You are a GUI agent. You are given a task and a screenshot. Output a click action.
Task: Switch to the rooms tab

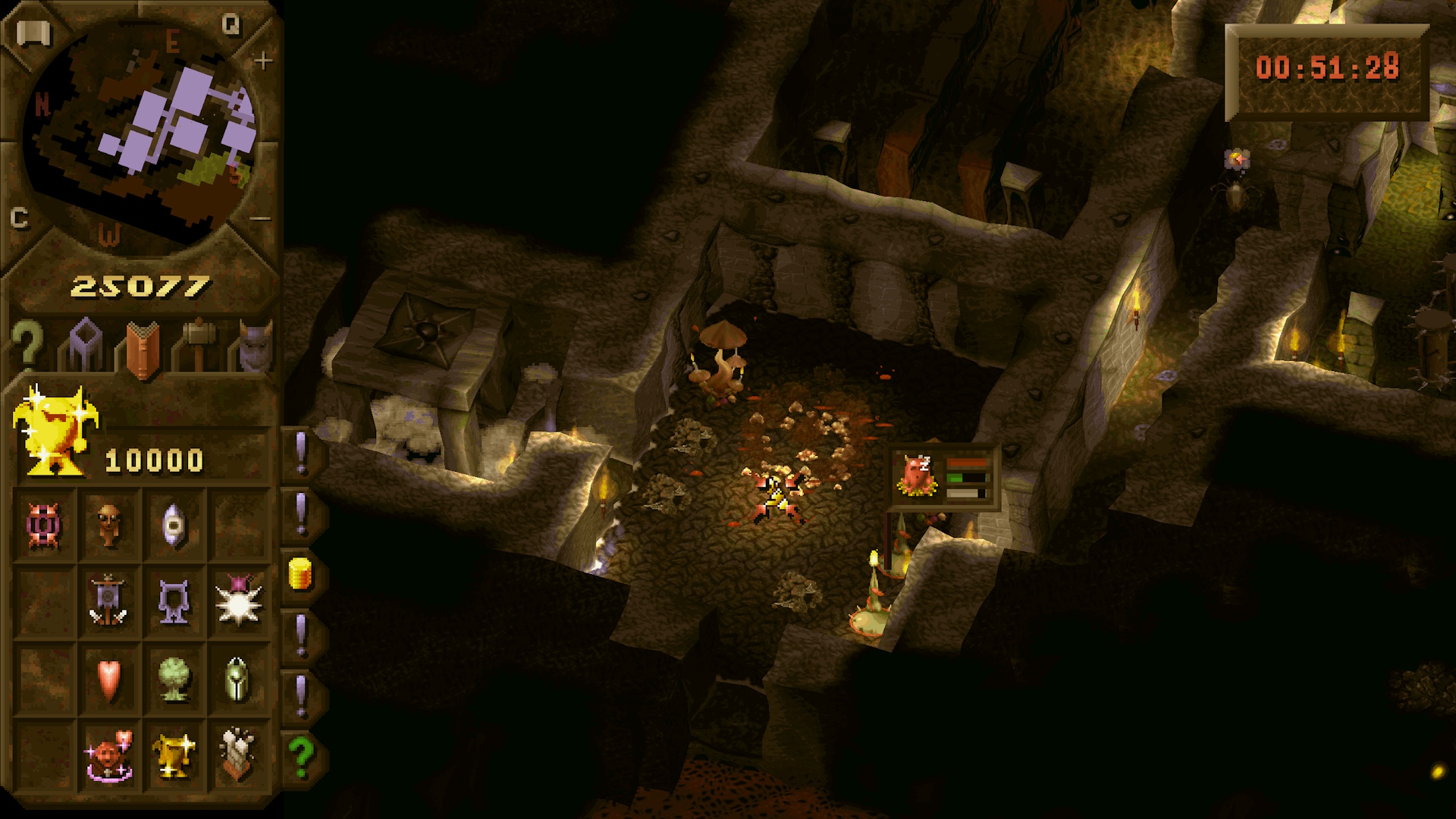[84, 346]
